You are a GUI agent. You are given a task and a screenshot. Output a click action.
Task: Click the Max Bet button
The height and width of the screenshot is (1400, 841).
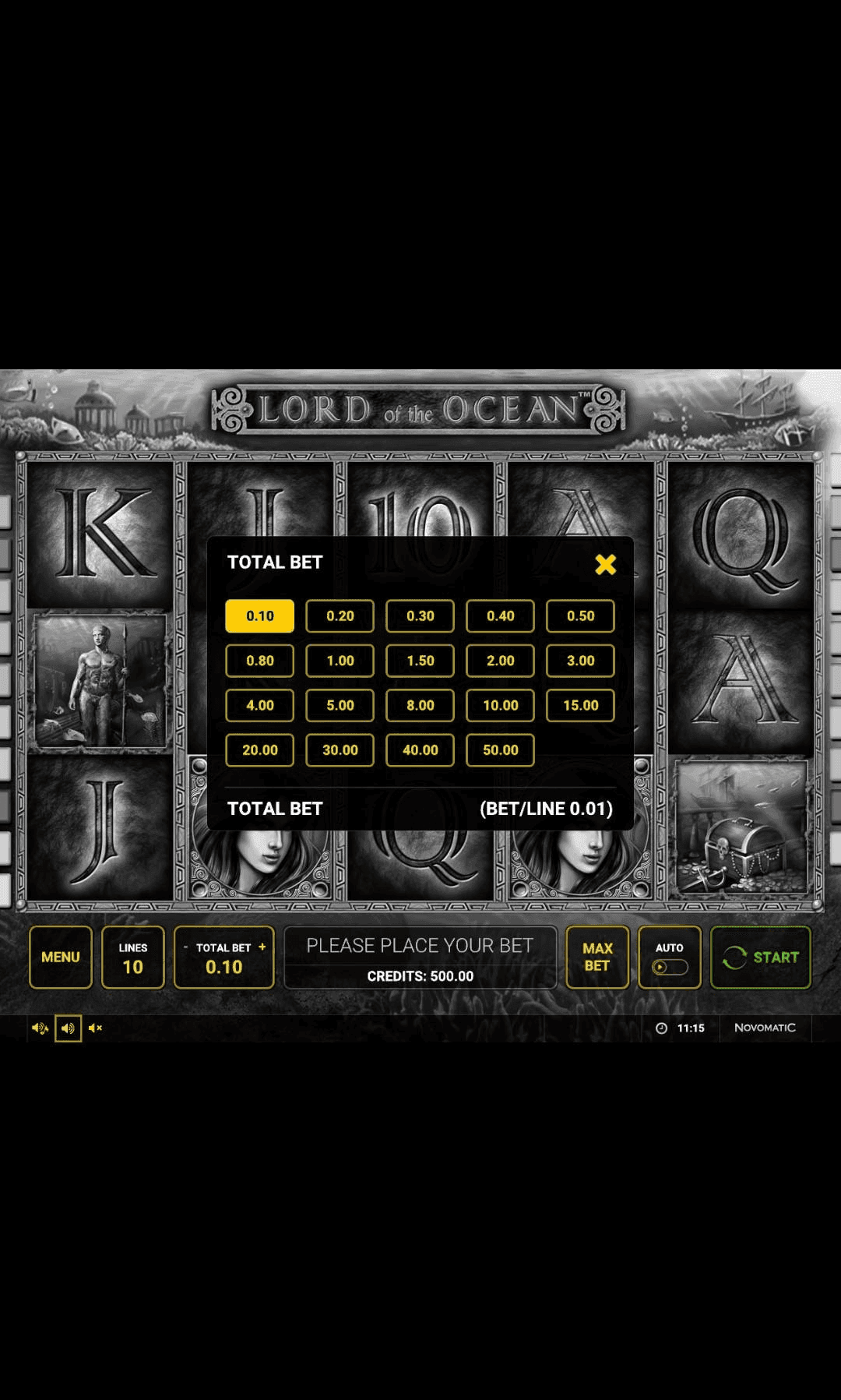(x=597, y=957)
